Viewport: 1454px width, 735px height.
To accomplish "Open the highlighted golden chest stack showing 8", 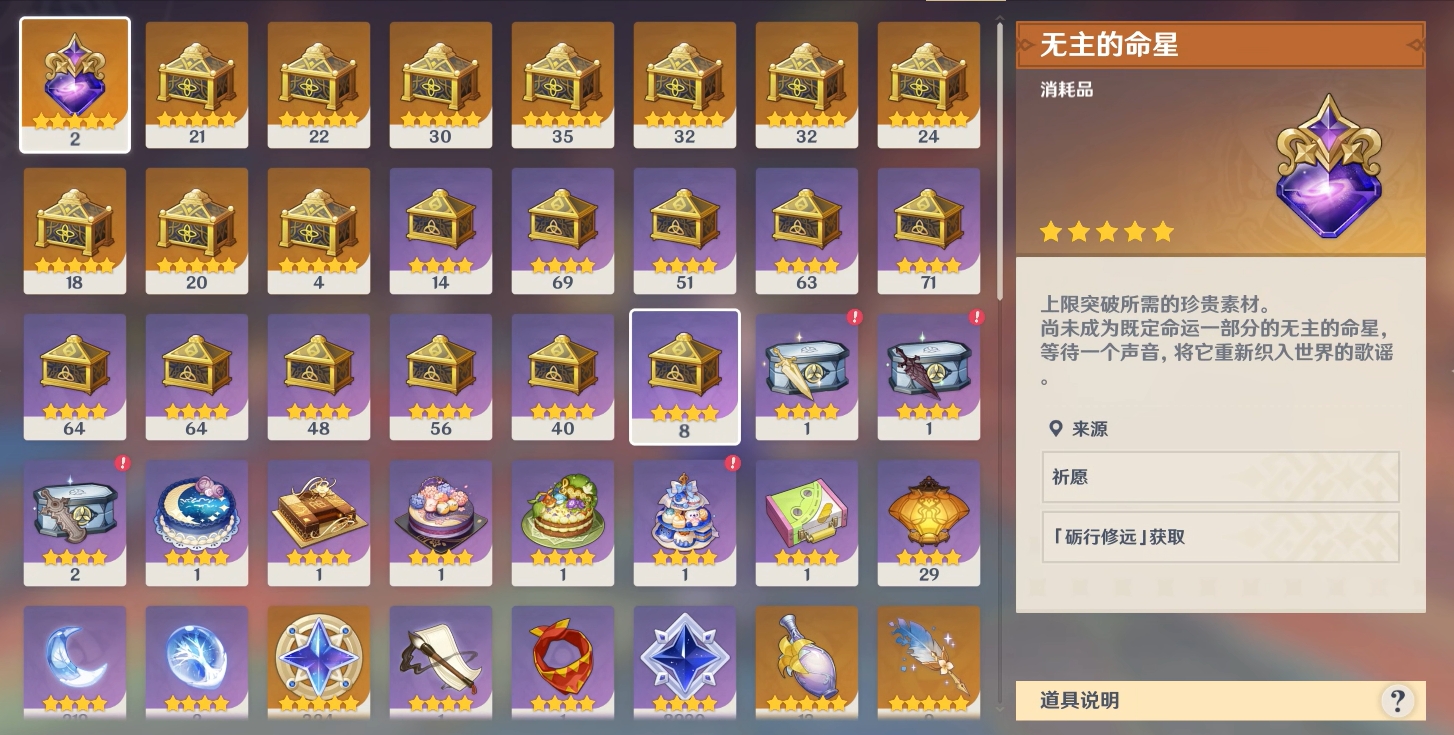I will 685,376.
